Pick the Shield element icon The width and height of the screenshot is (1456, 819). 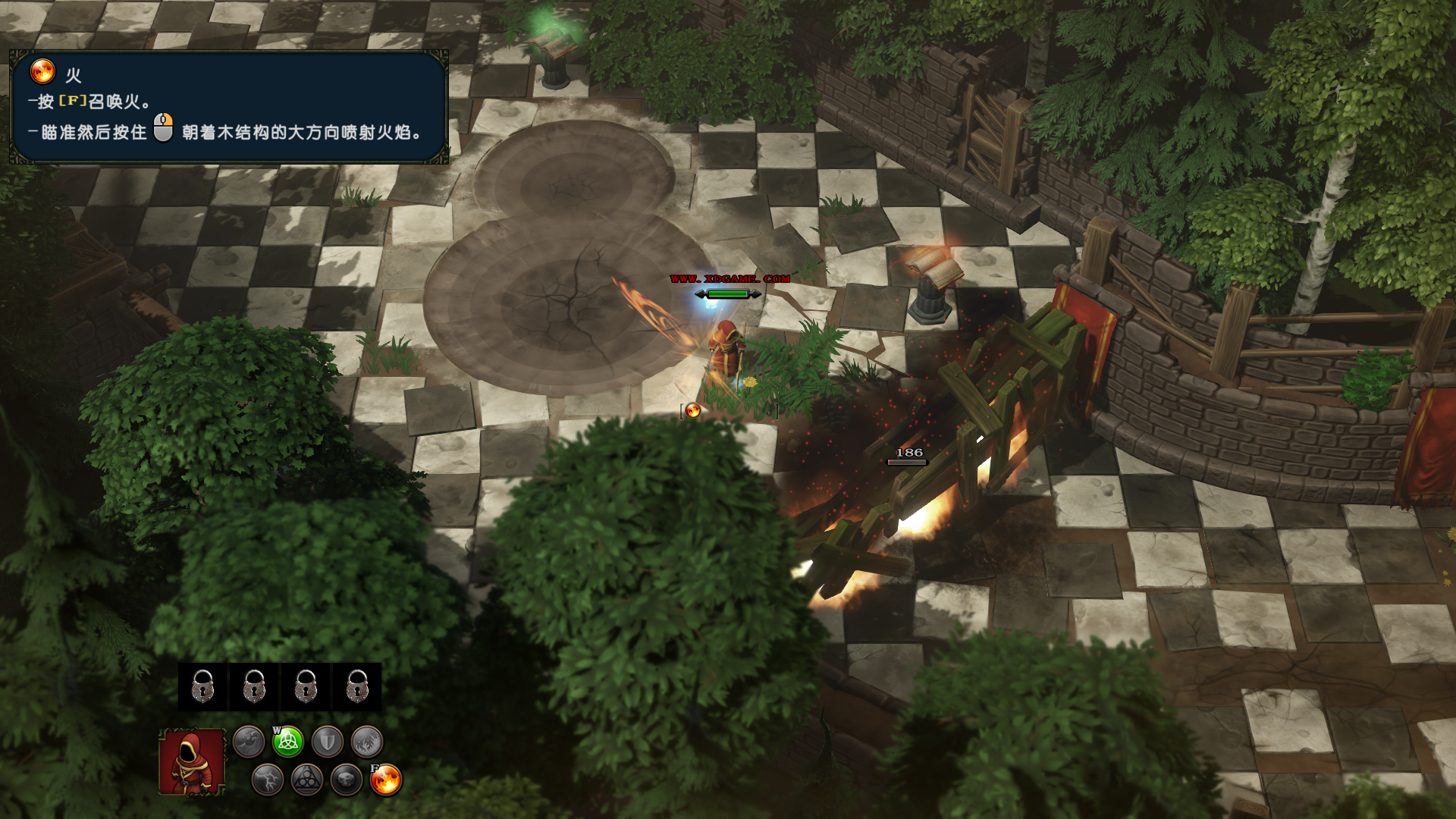328,742
